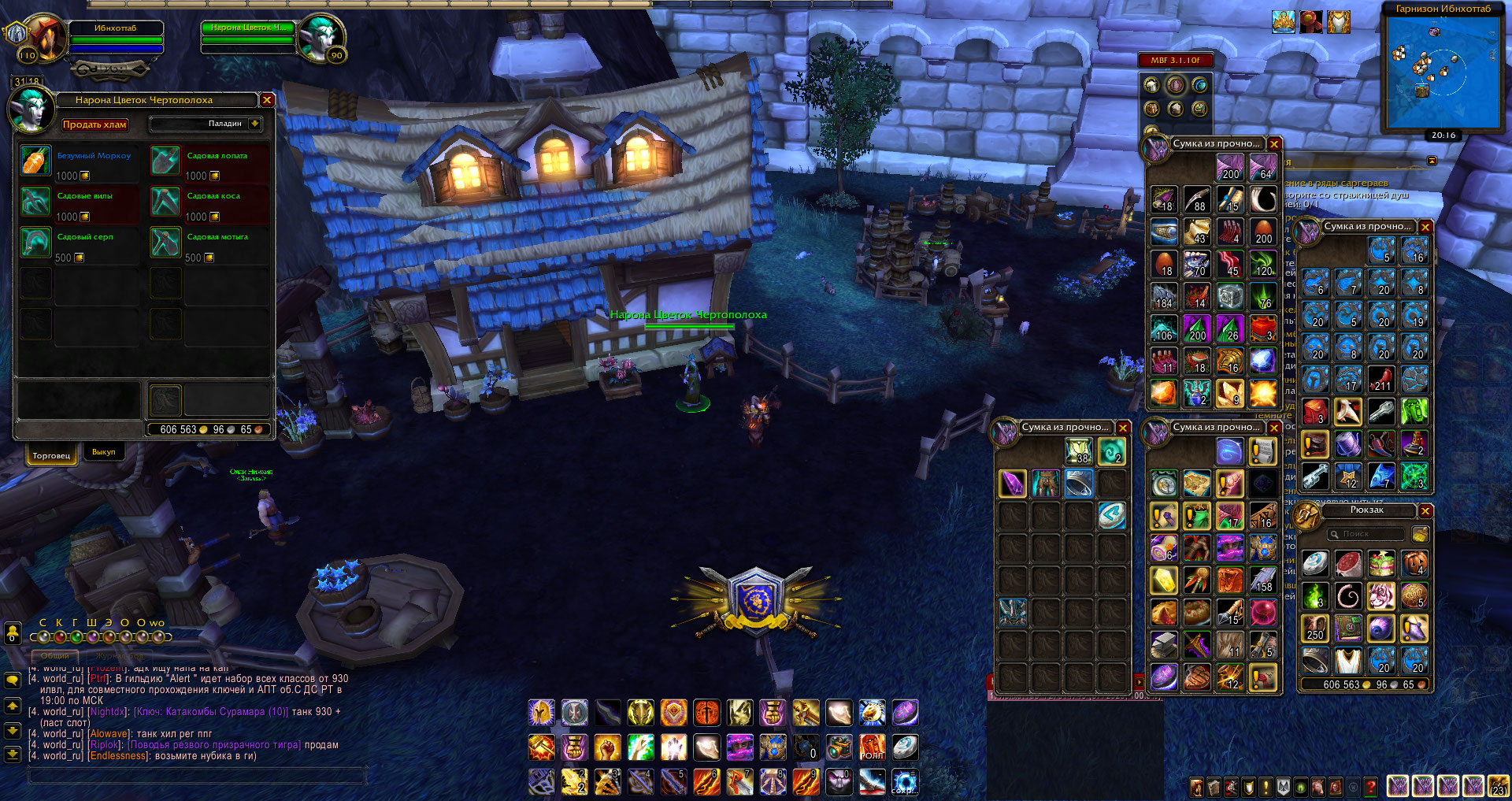Select the Садовая мотыга merchant item
1512x801 pixels.
coord(165,243)
